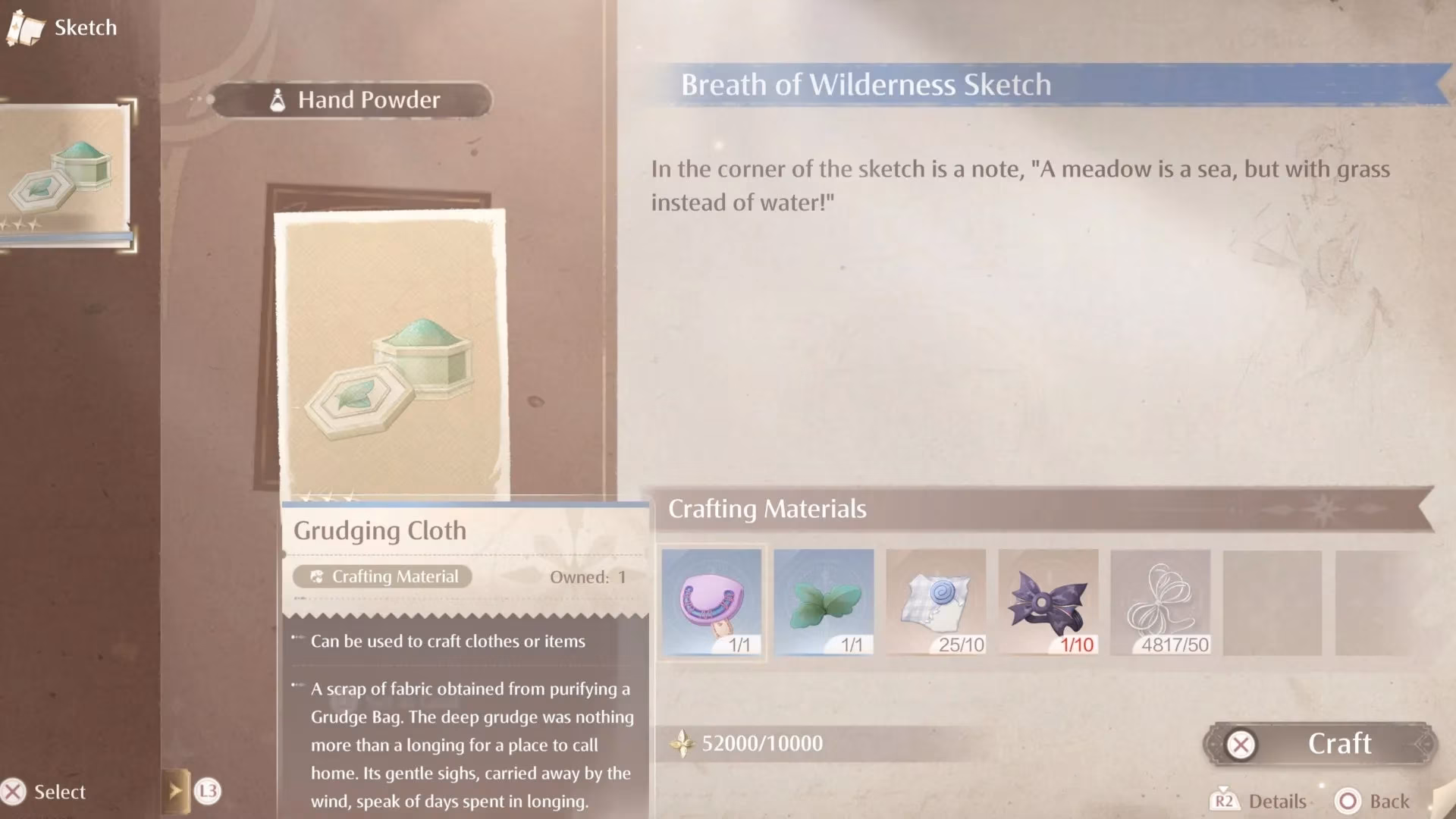Select the pink charm crafting material
The image size is (1456, 819).
tap(711, 601)
